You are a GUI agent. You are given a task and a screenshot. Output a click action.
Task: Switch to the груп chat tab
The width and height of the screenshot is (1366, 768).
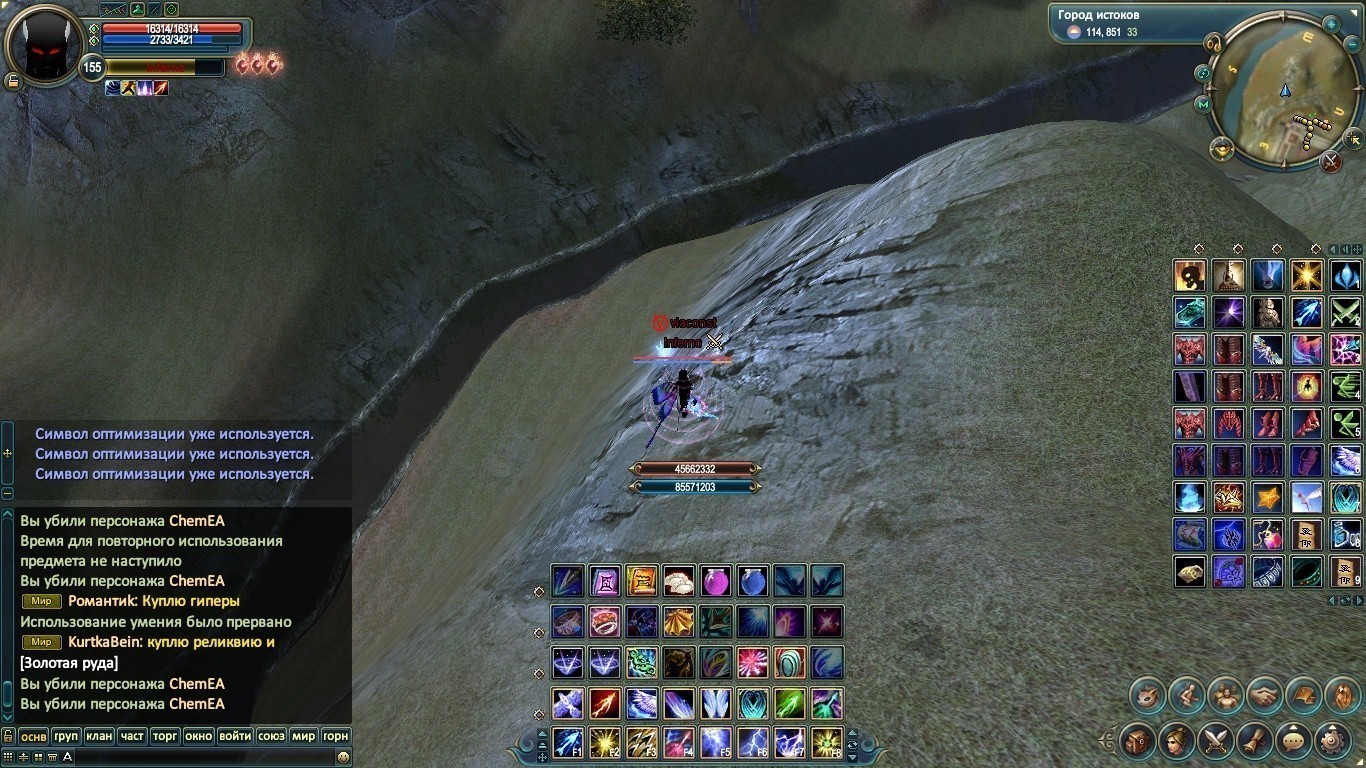66,736
